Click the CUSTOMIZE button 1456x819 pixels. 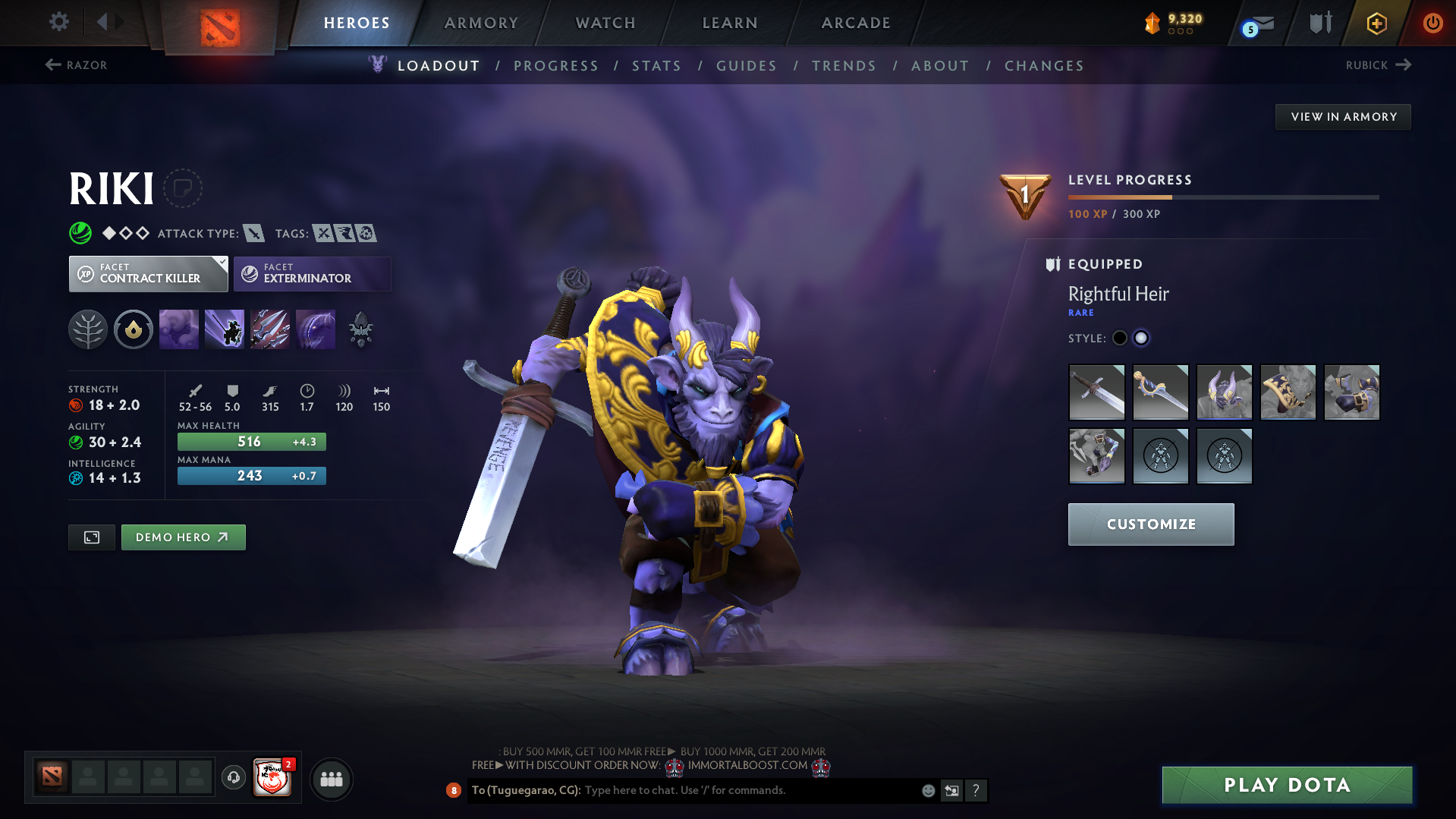coord(1150,524)
